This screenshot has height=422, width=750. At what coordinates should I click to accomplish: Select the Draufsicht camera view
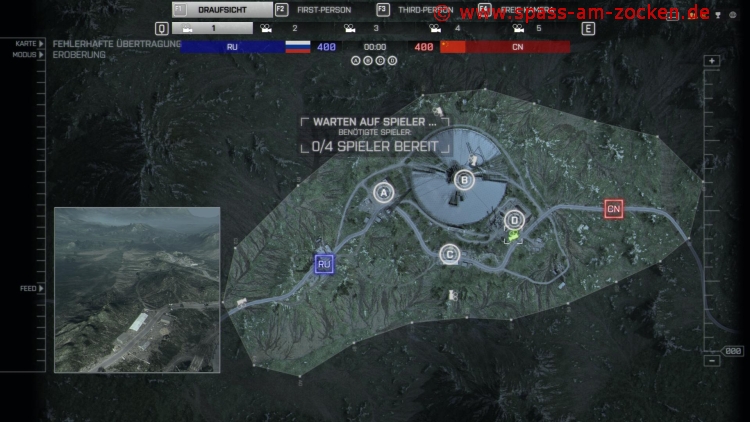[220, 10]
